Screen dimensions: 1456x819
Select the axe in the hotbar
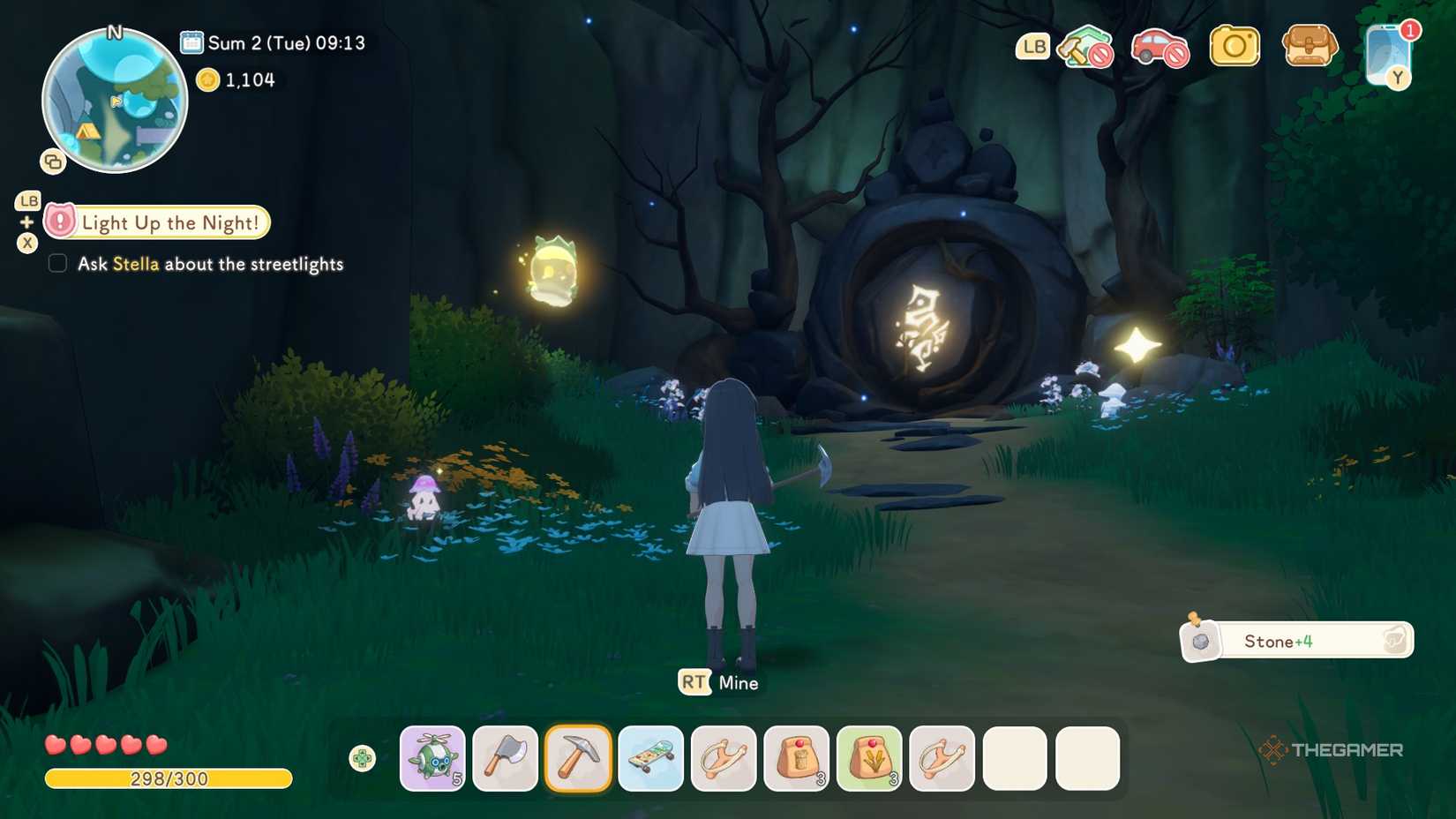pyautogui.click(x=505, y=757)
